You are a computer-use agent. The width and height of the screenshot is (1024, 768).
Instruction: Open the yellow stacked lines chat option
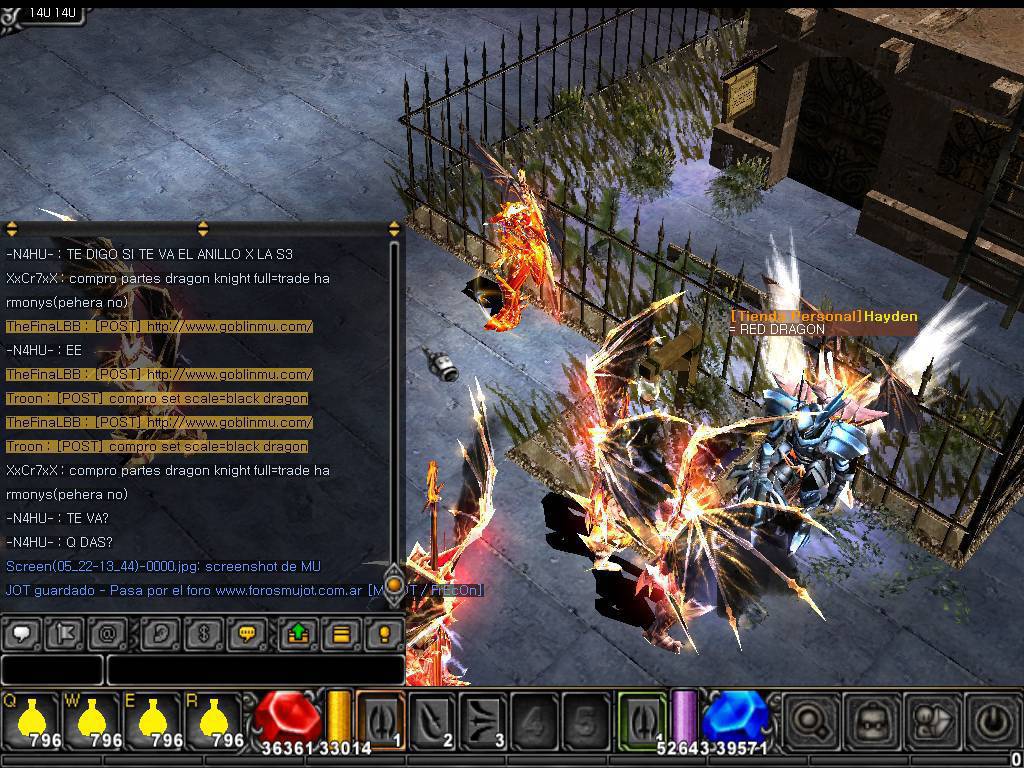tap(341, 634)
